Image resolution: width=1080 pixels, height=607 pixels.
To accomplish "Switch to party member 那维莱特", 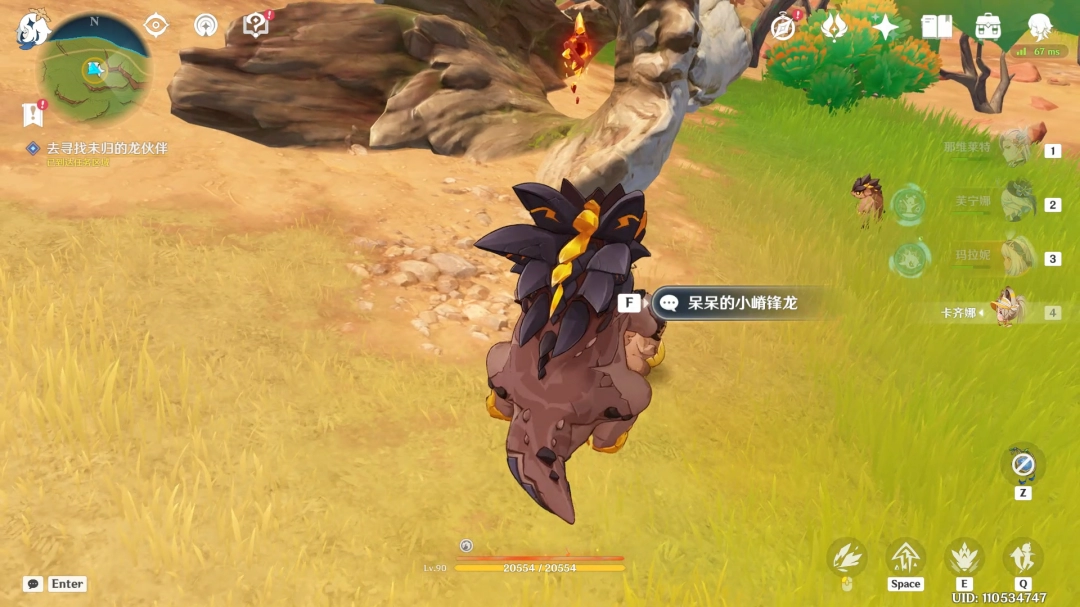I will (1015, 148).
